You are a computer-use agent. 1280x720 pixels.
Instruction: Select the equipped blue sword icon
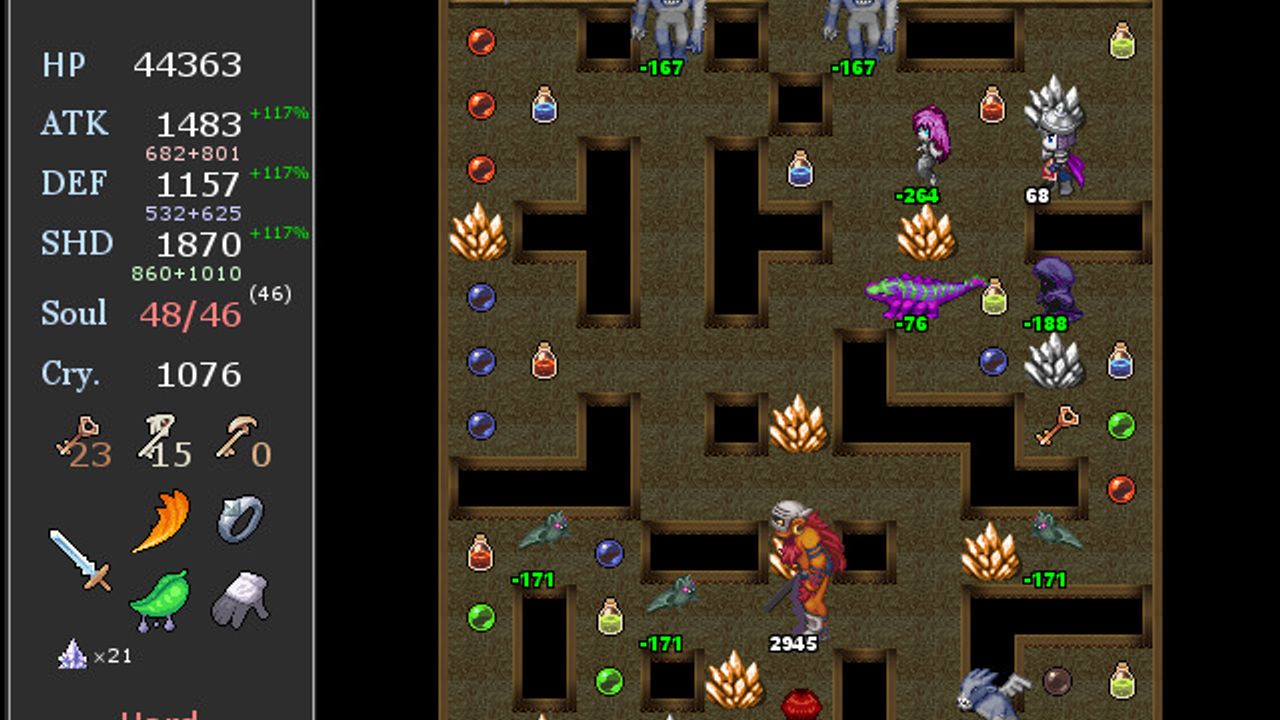click(80, 559)
